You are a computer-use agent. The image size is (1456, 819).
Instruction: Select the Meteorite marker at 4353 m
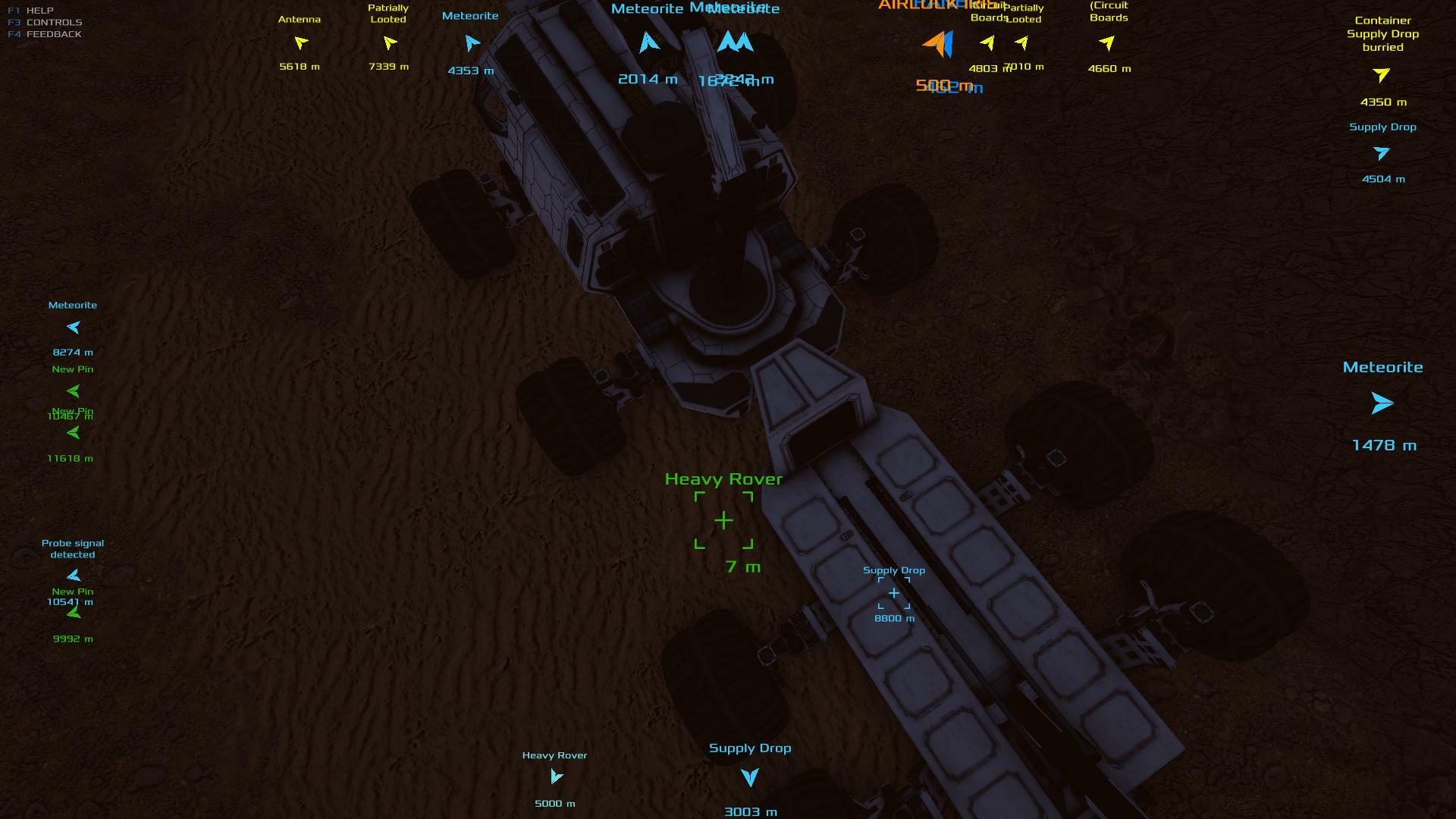[472, 43]
